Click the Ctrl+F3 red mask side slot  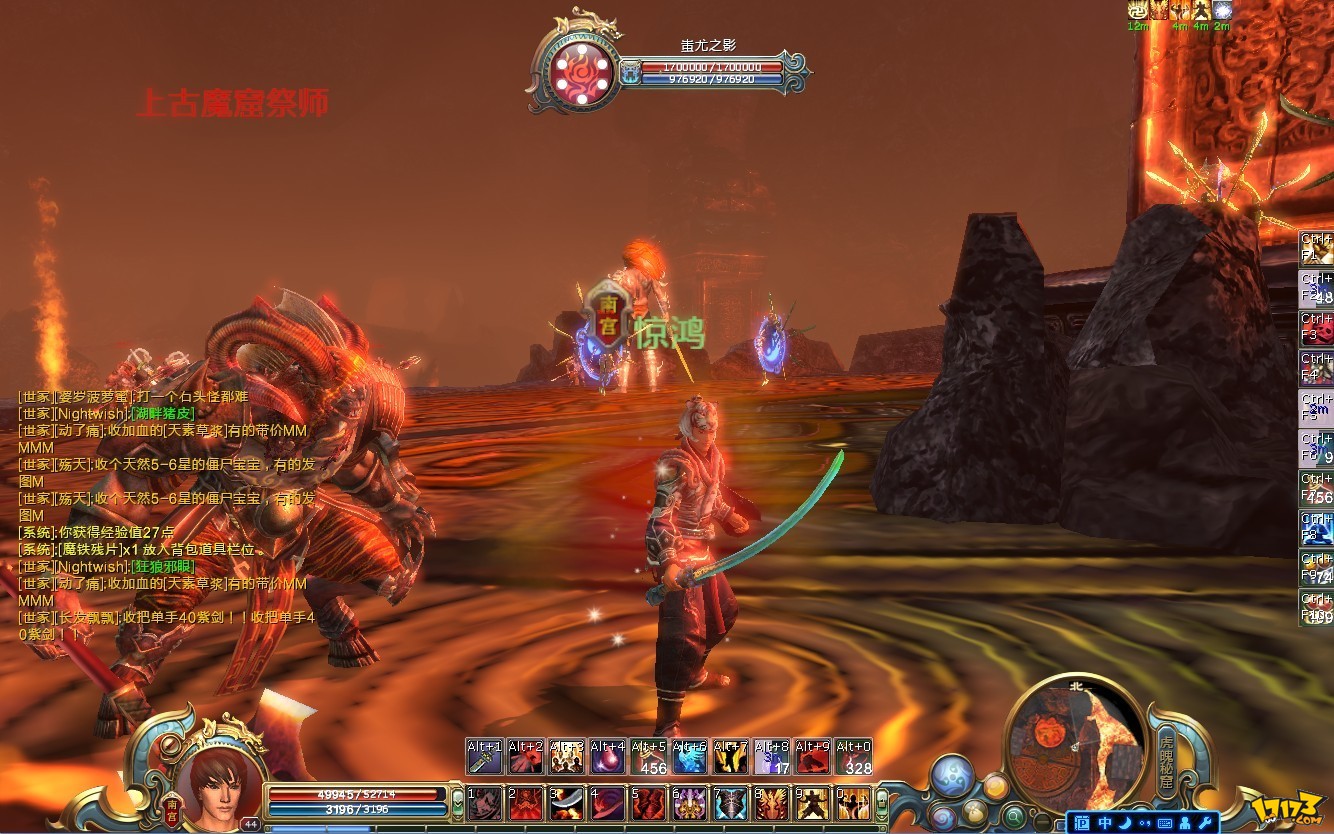tap(1316, 329)
